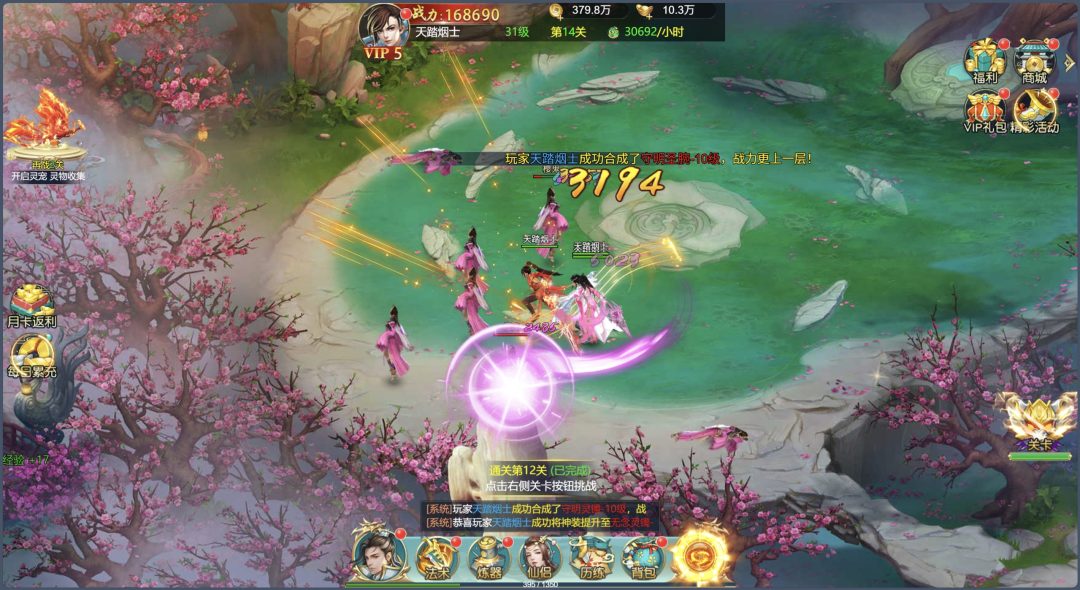Click the system chat message box
The width and height of the screenshot is (1080, 590).
coord(540,515)
